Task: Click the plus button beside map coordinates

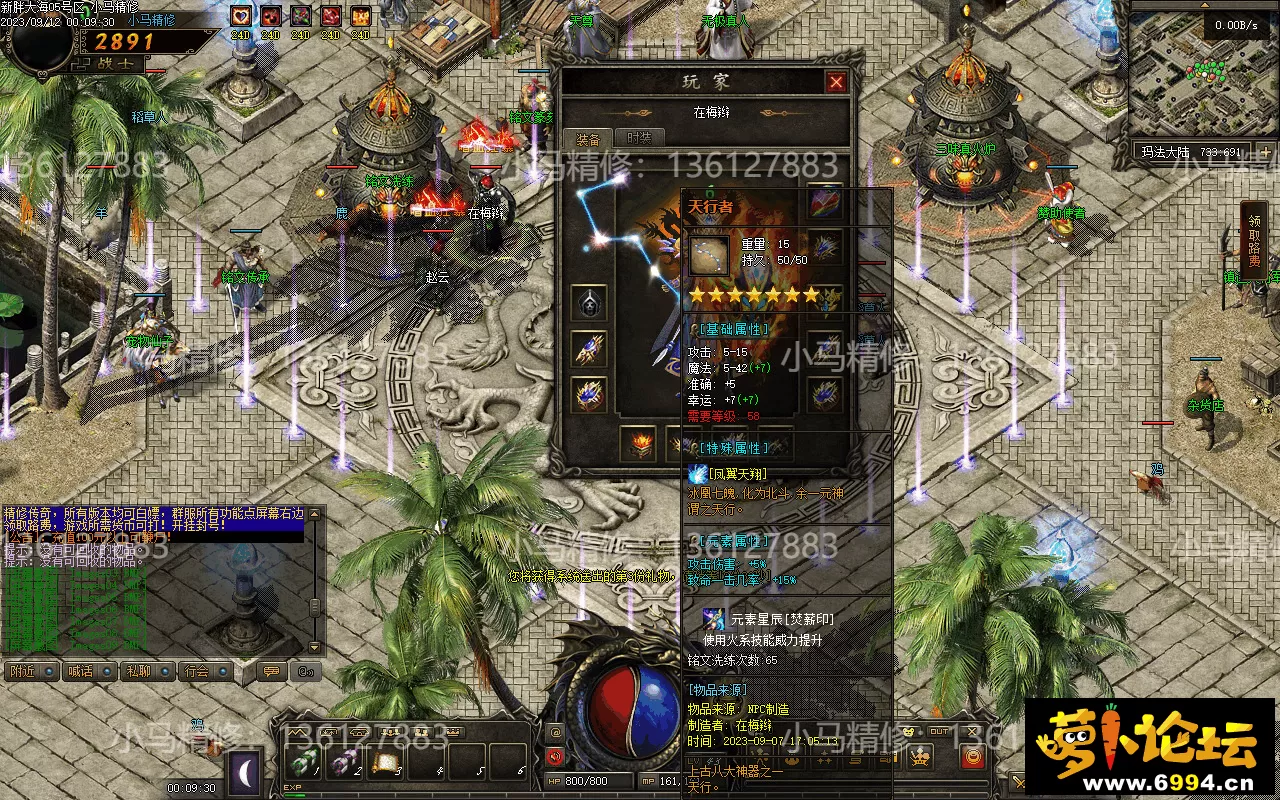Action: (1265, 153)
